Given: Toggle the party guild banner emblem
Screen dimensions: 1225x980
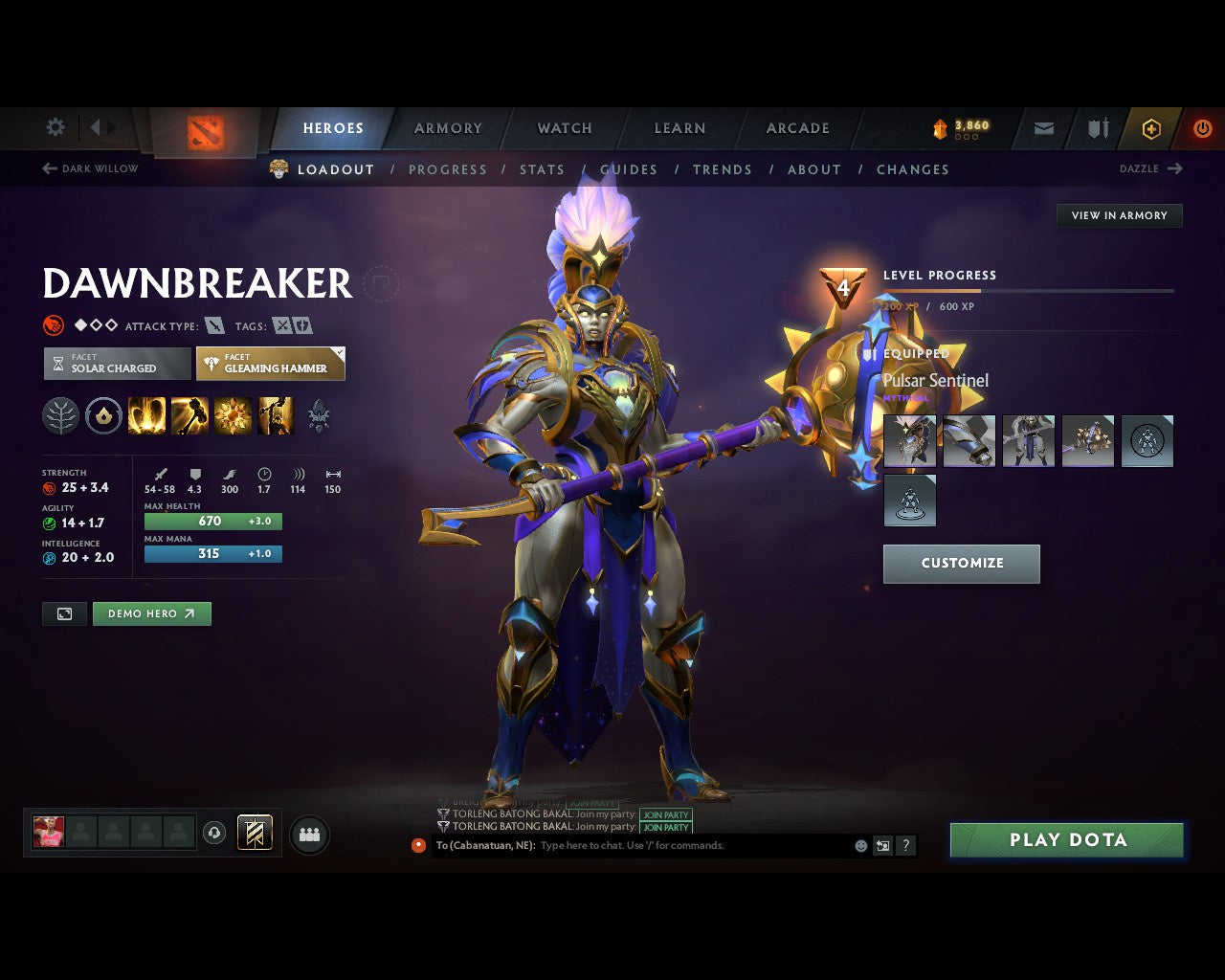Looking at the screenshot, I should click(x=254, y=833).
